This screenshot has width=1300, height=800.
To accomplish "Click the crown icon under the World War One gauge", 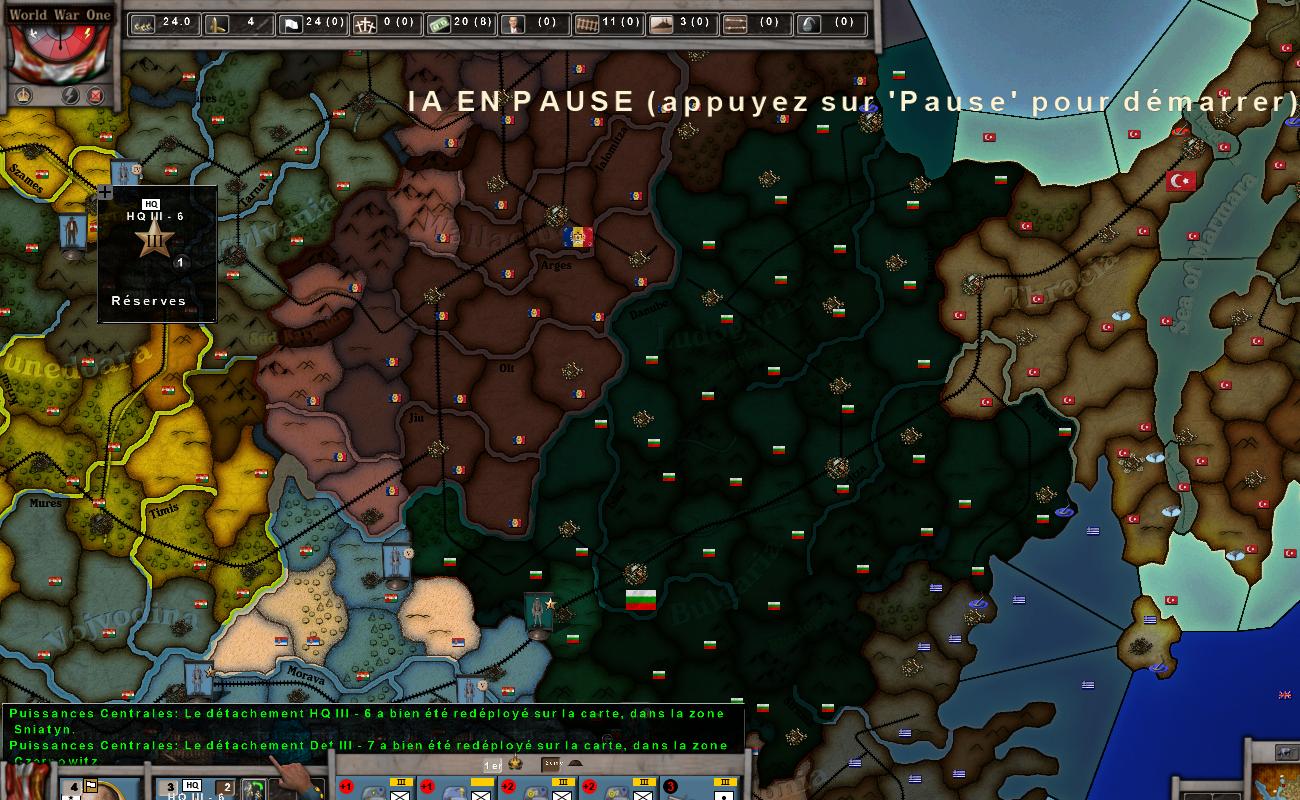I will (x=23, y=95).
